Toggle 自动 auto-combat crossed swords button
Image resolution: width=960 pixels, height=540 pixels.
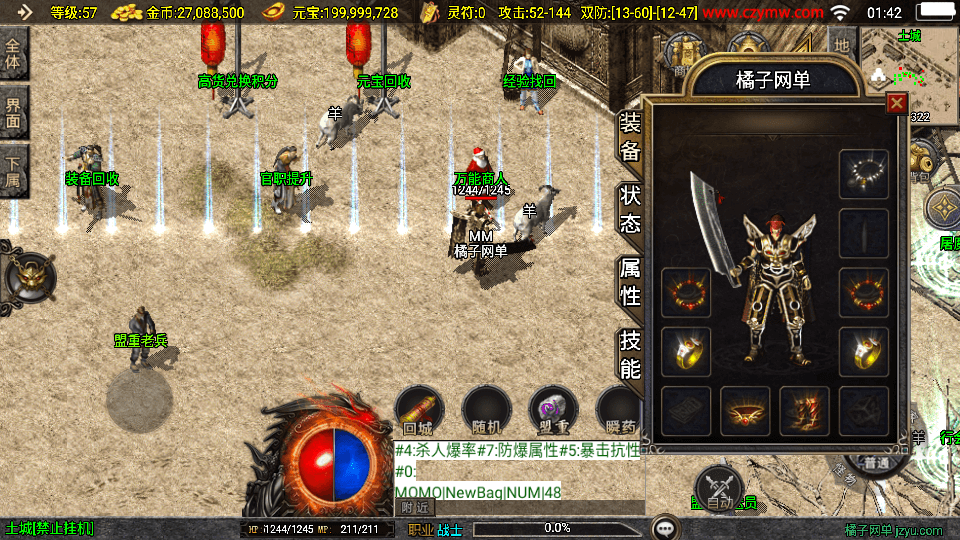coord(718,489)
